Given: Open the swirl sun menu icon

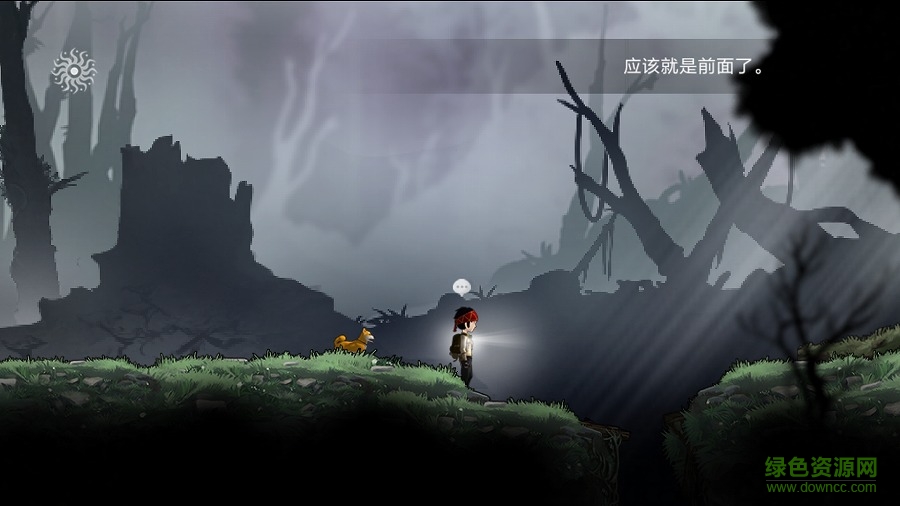Looking at the screenshot, I should (73, 70).
